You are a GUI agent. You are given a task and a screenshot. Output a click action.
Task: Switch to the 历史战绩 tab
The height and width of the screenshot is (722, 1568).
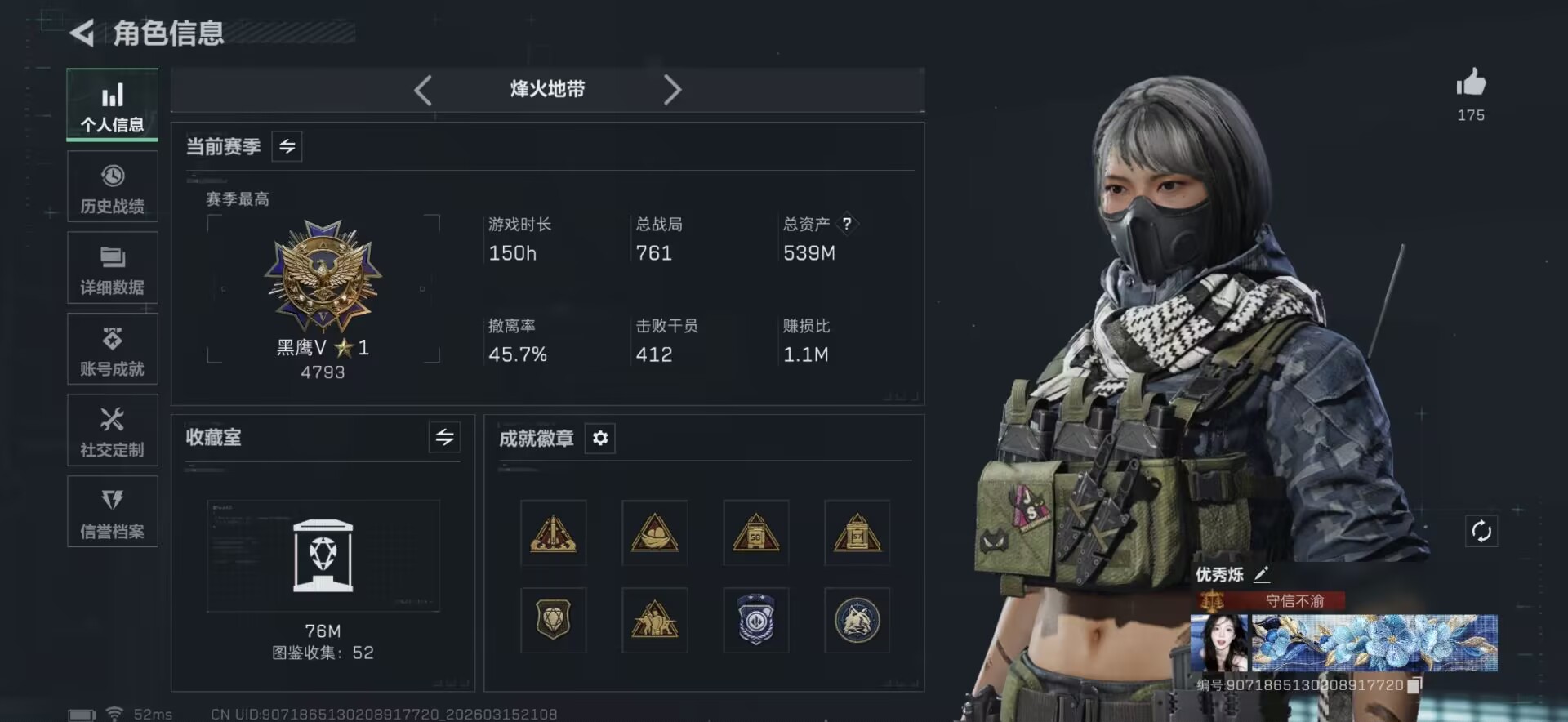tap(112, 186)
